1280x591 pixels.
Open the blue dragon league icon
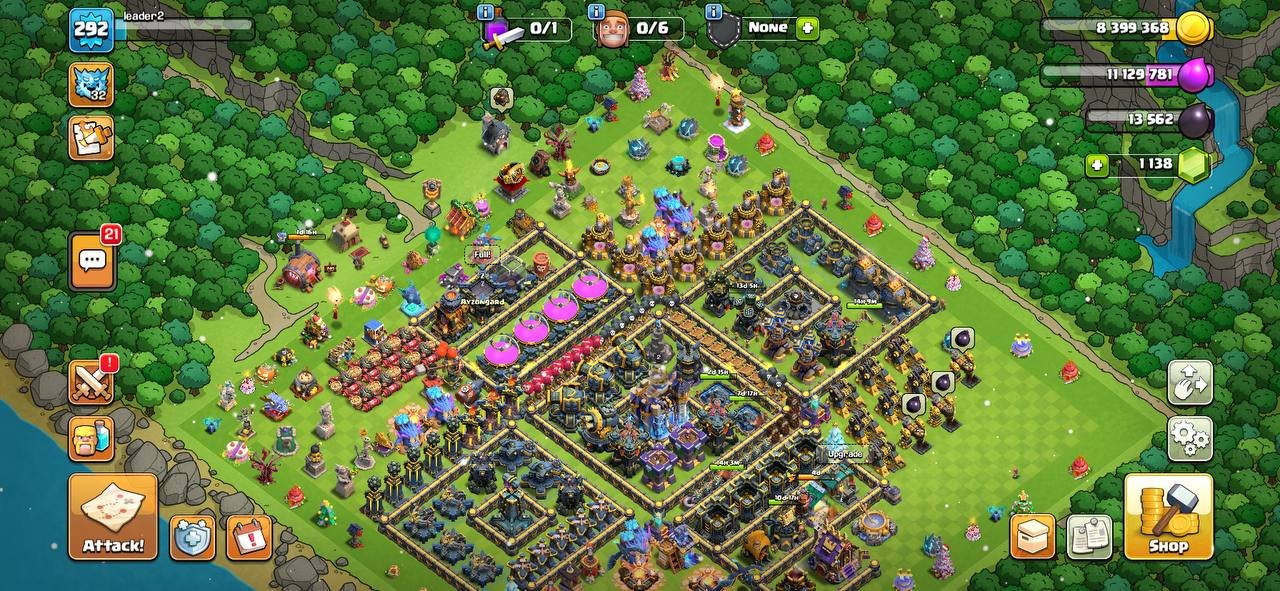pos(91,84)
